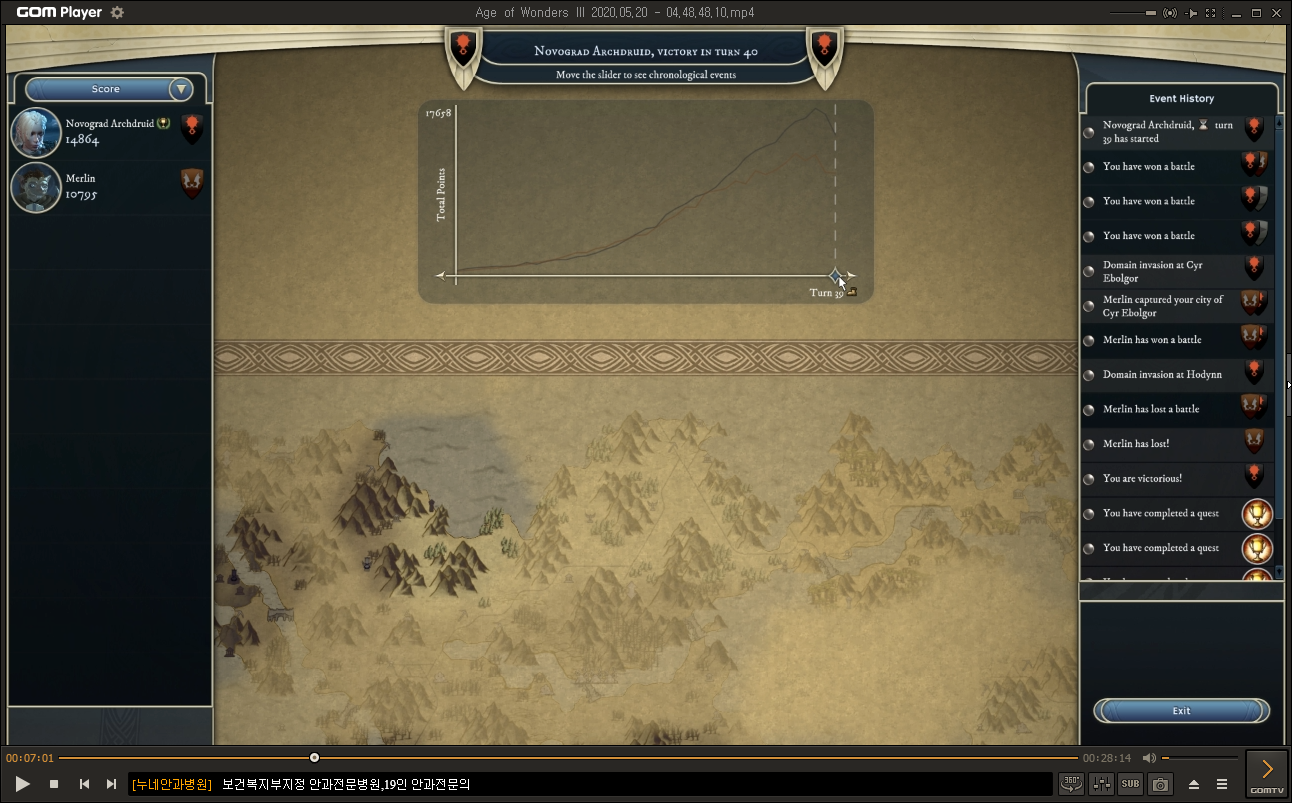Play the video in GOM Player
The height and width of the screenshot is (803, 1292).
23,784
